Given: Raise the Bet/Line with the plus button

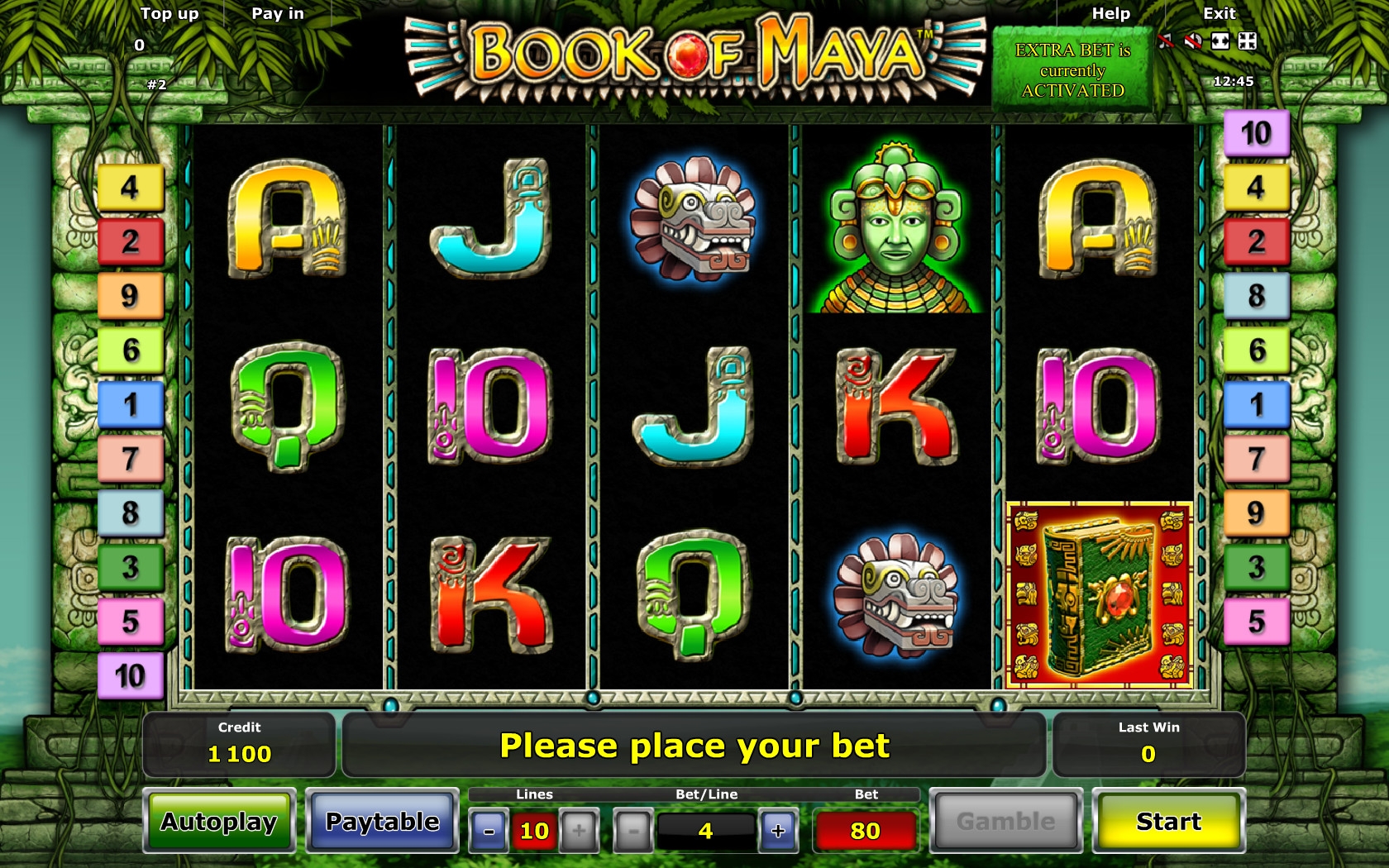Looking at the screenshot, I should coord(778,831).
